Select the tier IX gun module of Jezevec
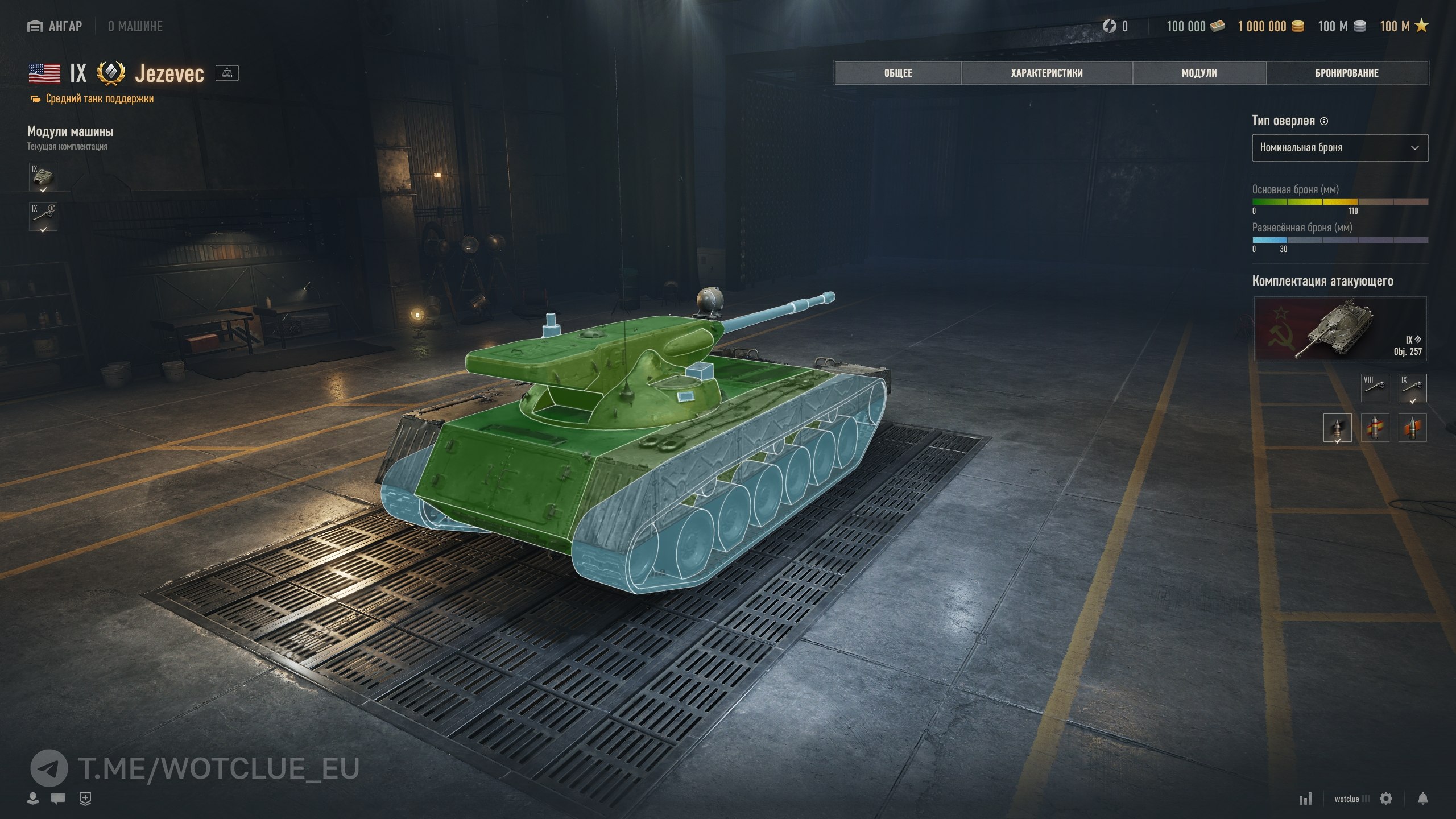Screen dimensions: 1456x819 coord(43,217)
